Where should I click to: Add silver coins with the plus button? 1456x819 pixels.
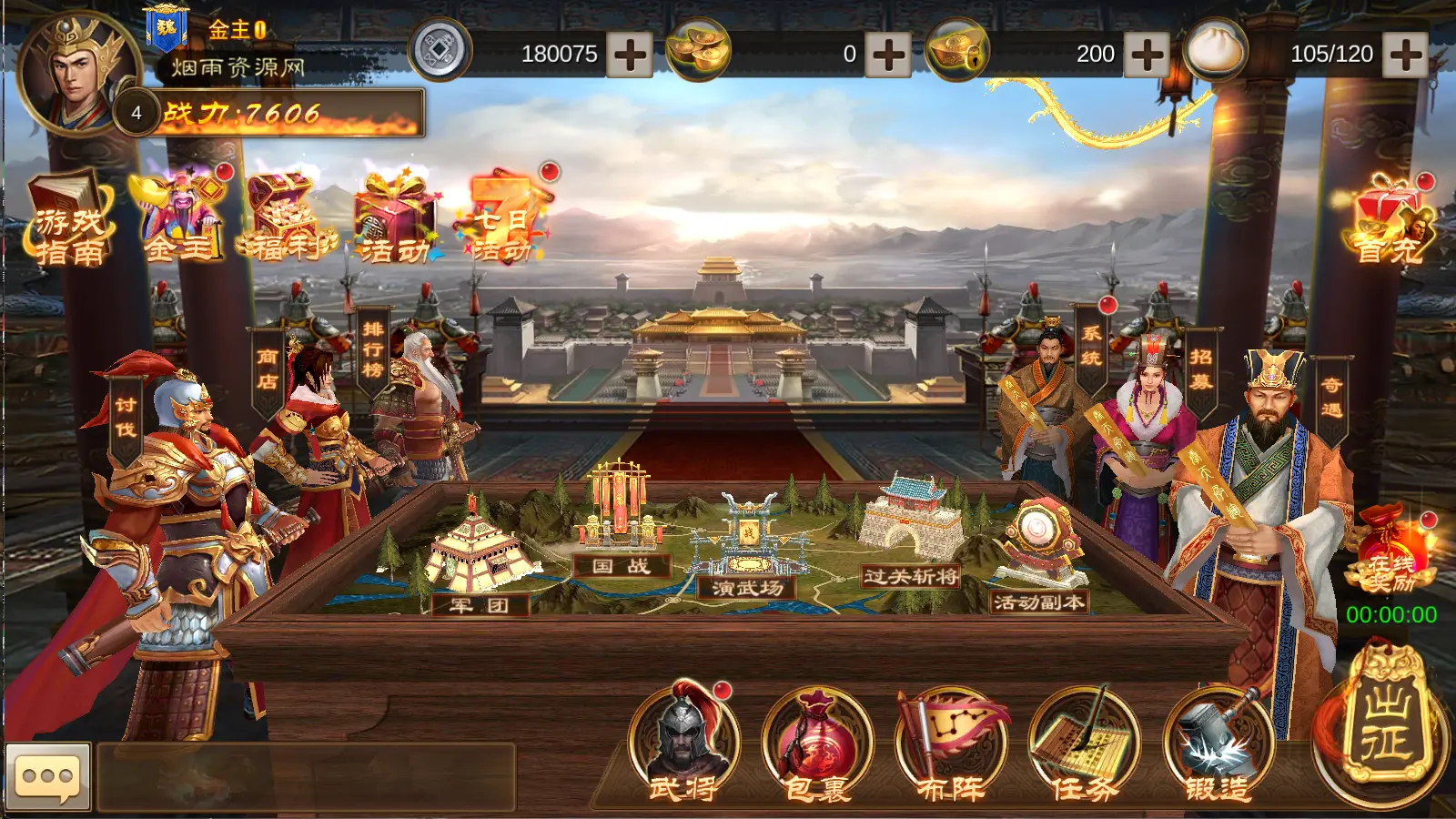630,55
